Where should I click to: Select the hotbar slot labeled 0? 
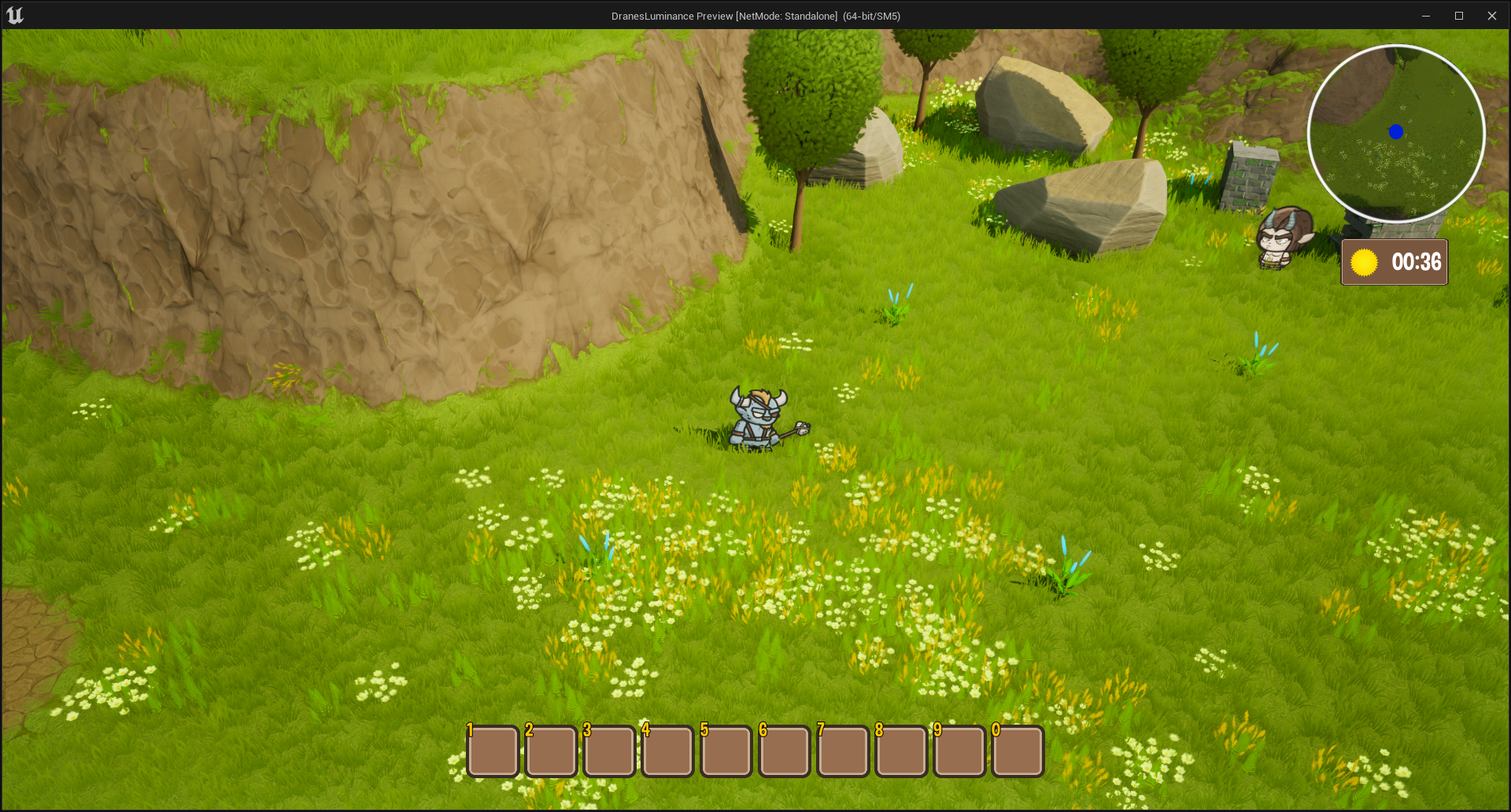point(1018,751)
